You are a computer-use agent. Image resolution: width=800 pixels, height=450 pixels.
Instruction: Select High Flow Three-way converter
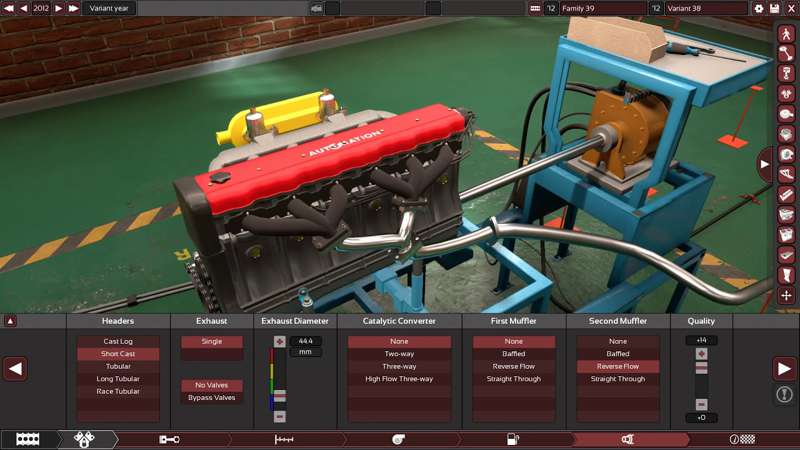(x=399, y=379)
